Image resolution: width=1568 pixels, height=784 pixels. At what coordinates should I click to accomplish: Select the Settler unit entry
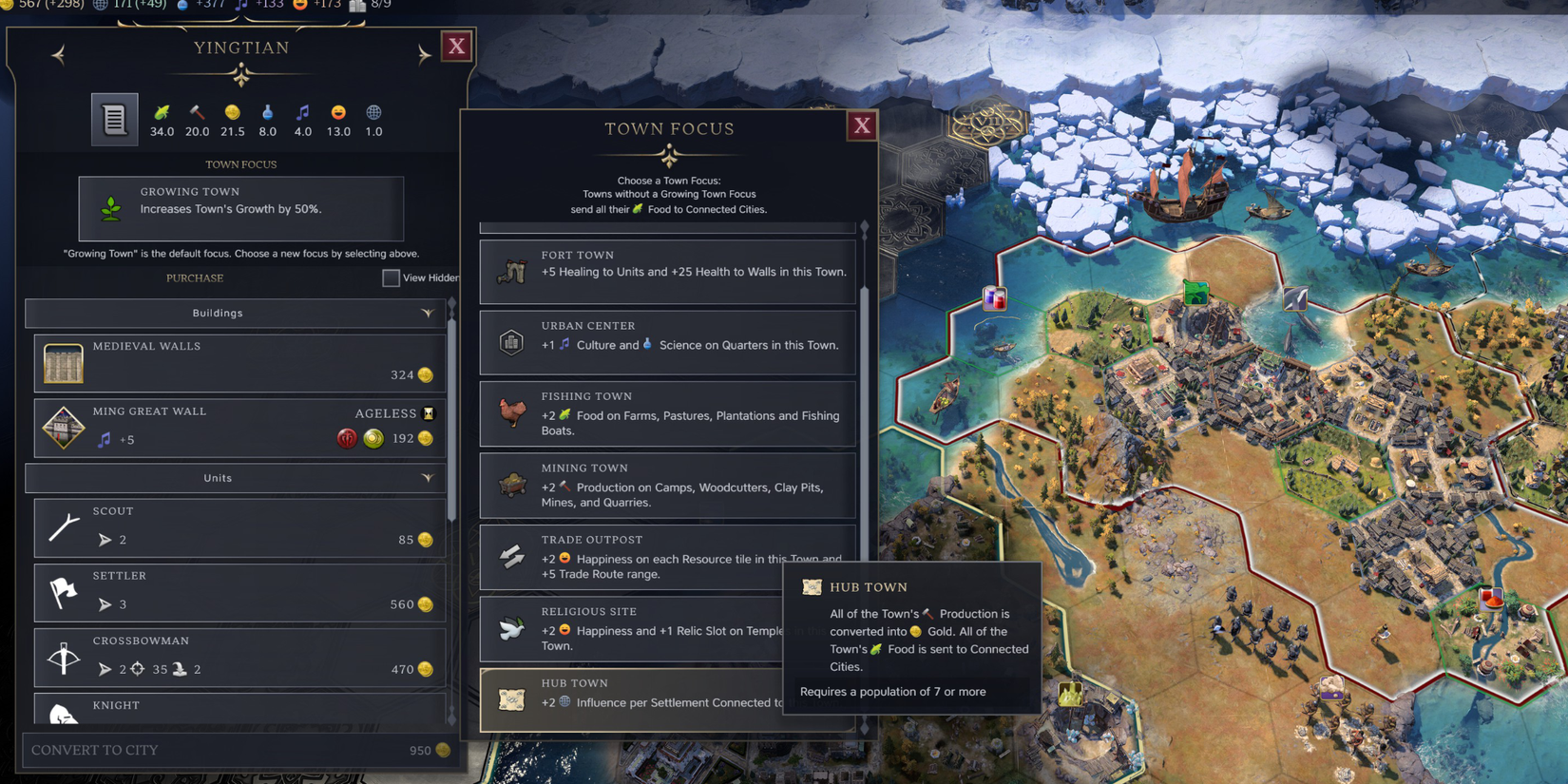[x=238, y=592]
